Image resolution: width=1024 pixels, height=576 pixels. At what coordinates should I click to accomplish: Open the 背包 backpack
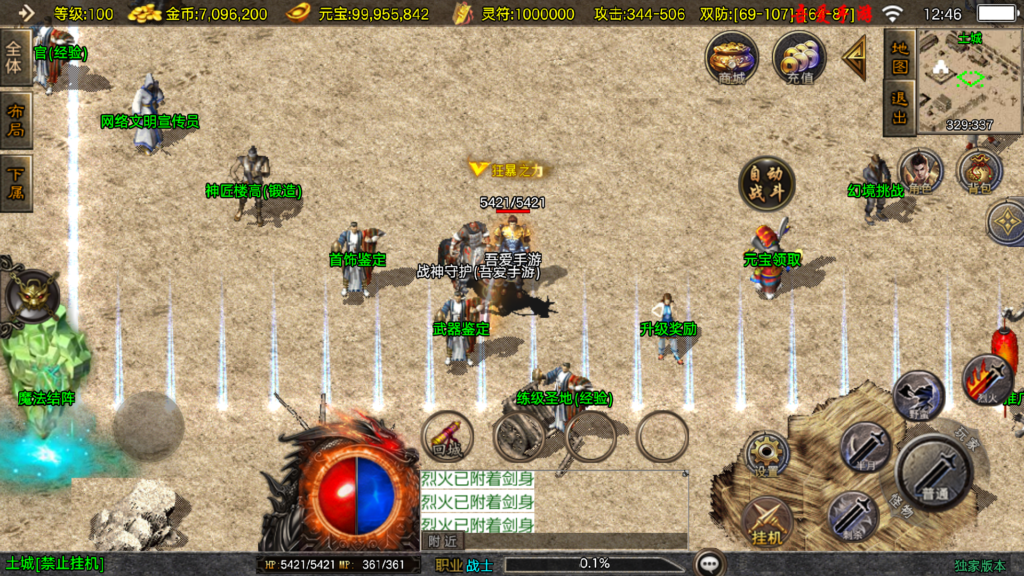coord(979,170)
